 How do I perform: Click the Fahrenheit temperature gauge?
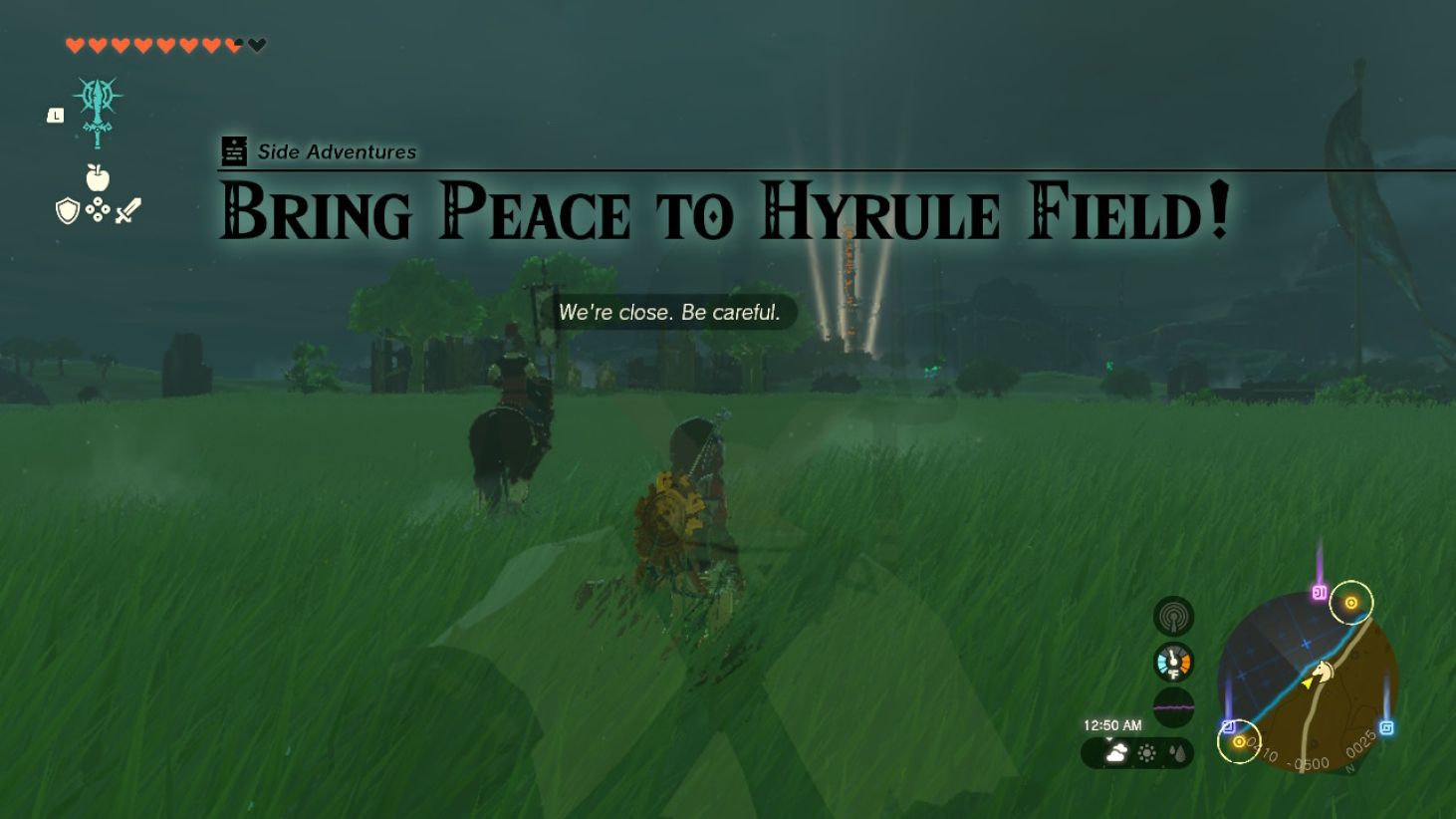coord(1174,663)
